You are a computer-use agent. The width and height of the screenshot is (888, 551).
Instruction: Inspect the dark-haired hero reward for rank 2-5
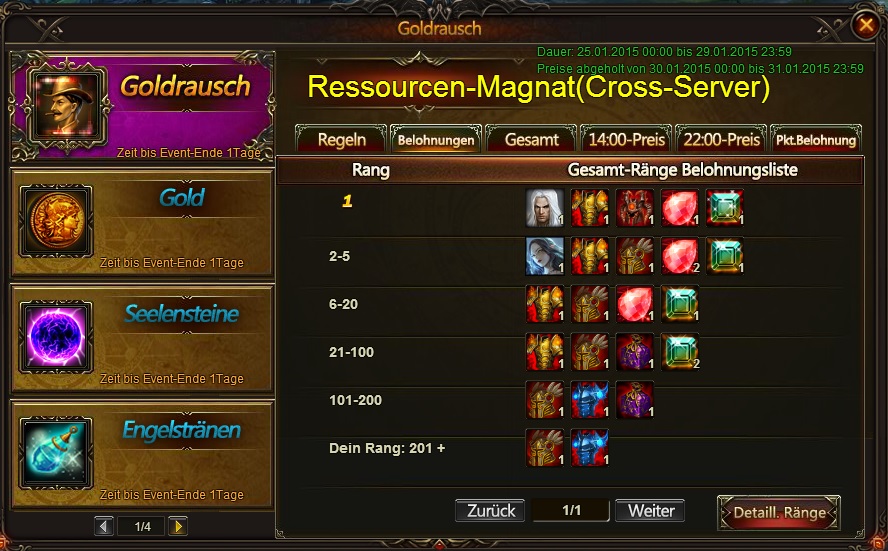545,256
